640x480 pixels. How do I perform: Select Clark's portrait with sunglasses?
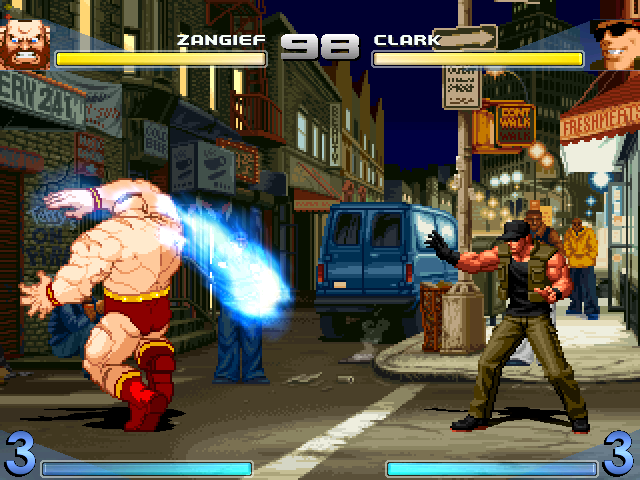615,42
